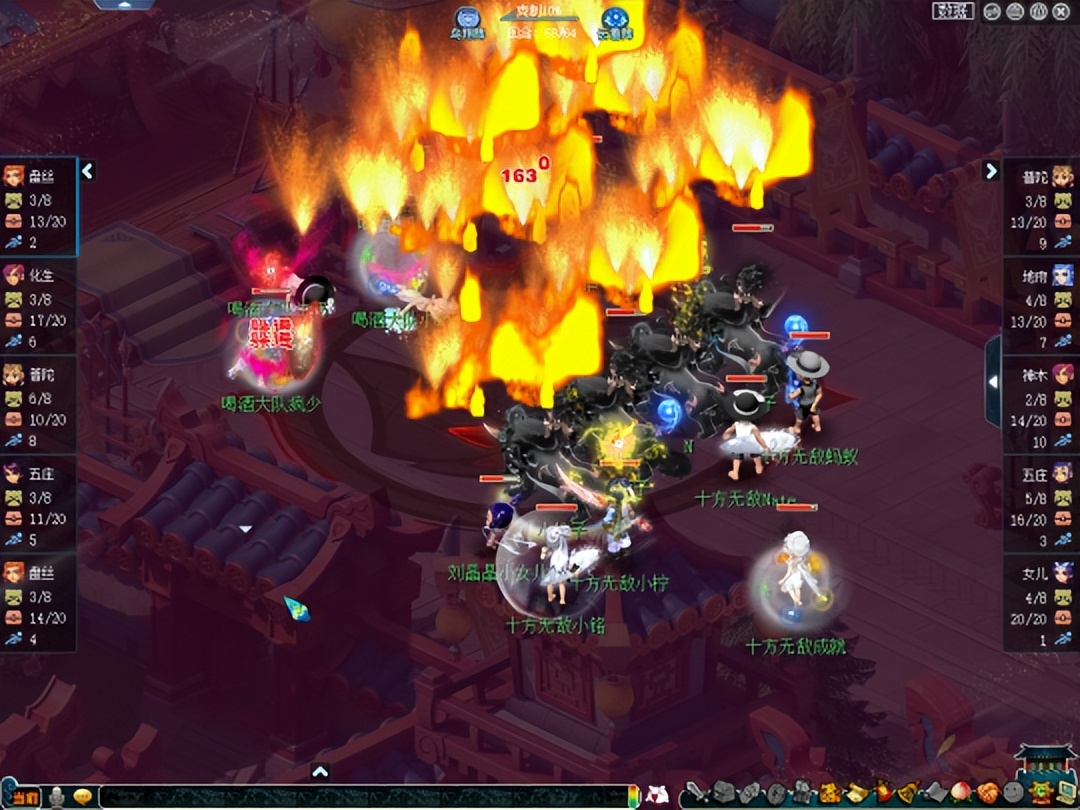Select the 神木 player entry in right panel
The image size is (1080, 810).
pyautogui.click(x=1040, y=404)
